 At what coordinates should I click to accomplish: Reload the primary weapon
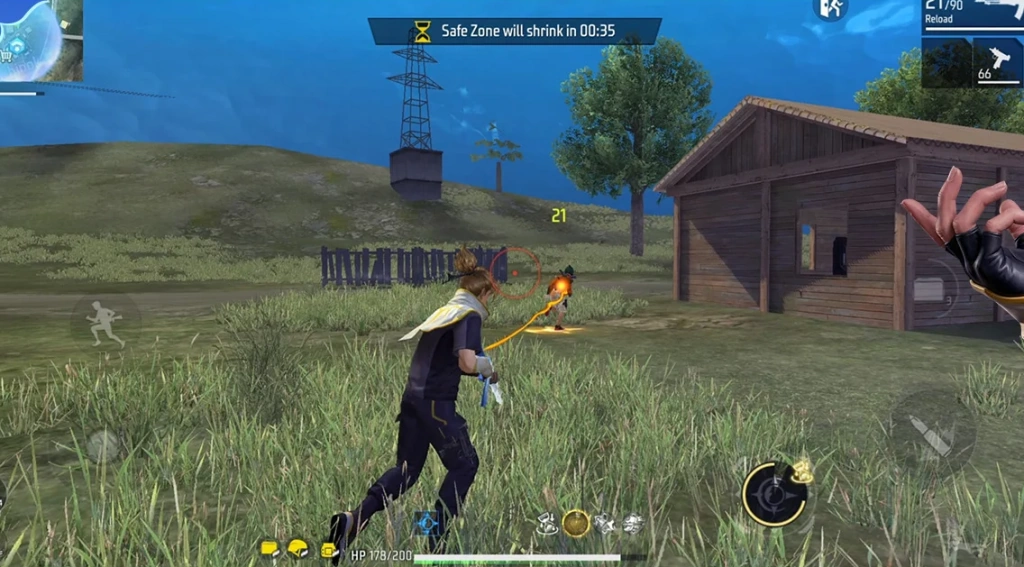tap(972, 17)
